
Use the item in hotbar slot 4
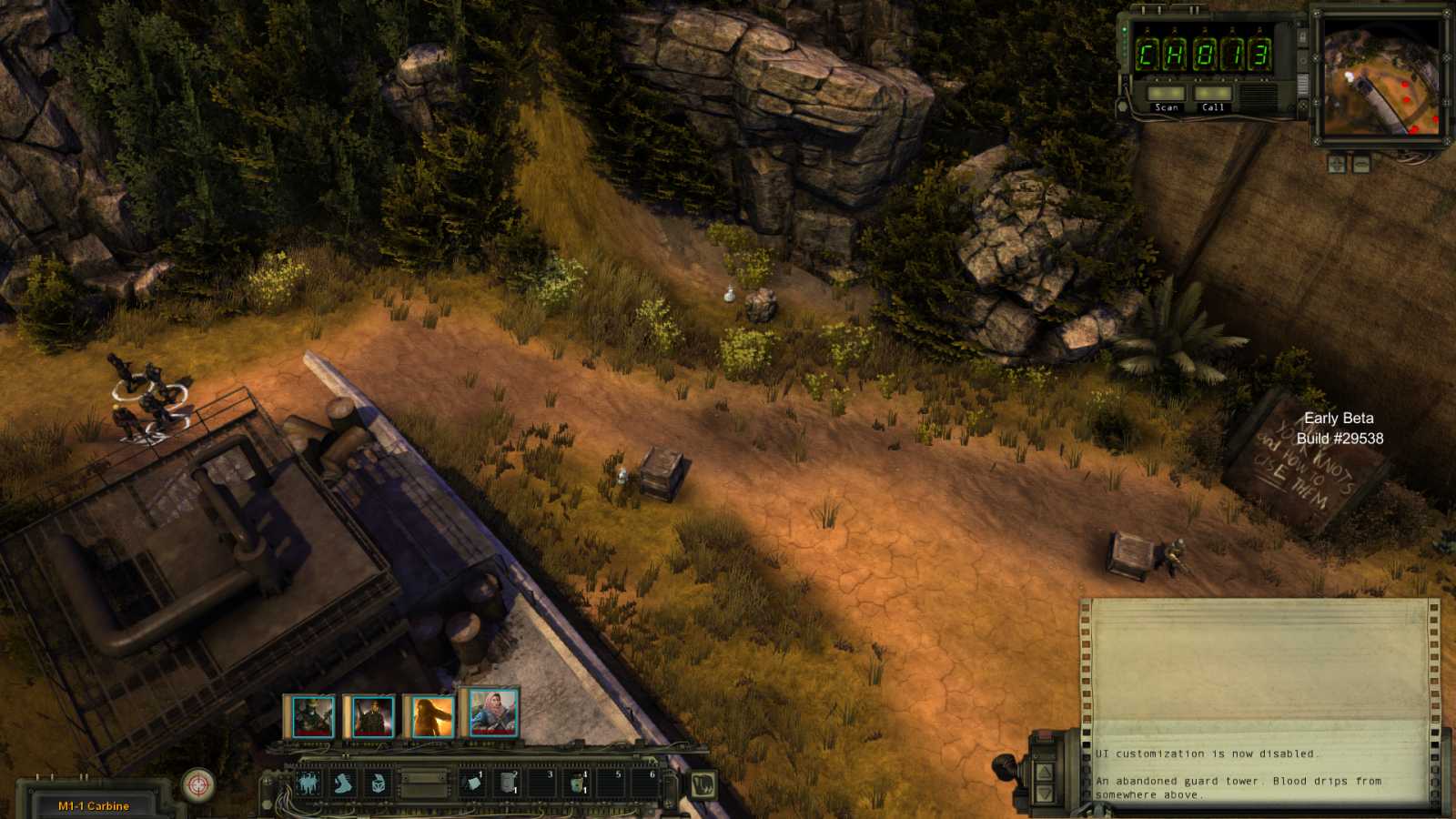(x=577, y=784)
